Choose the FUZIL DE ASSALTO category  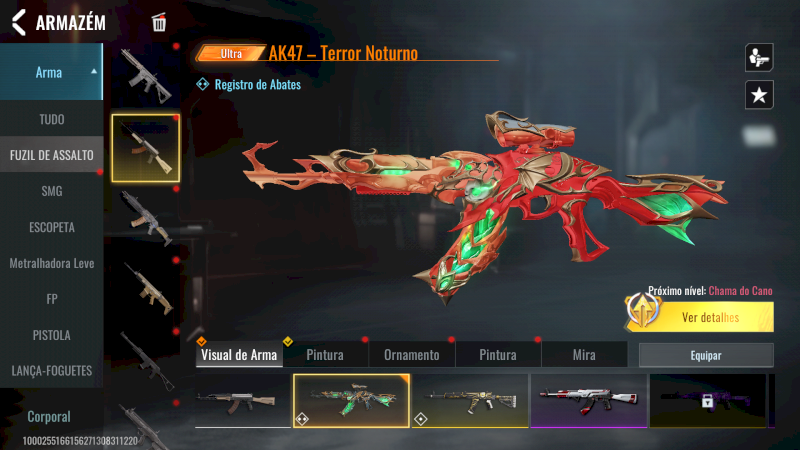click(51, 155)
